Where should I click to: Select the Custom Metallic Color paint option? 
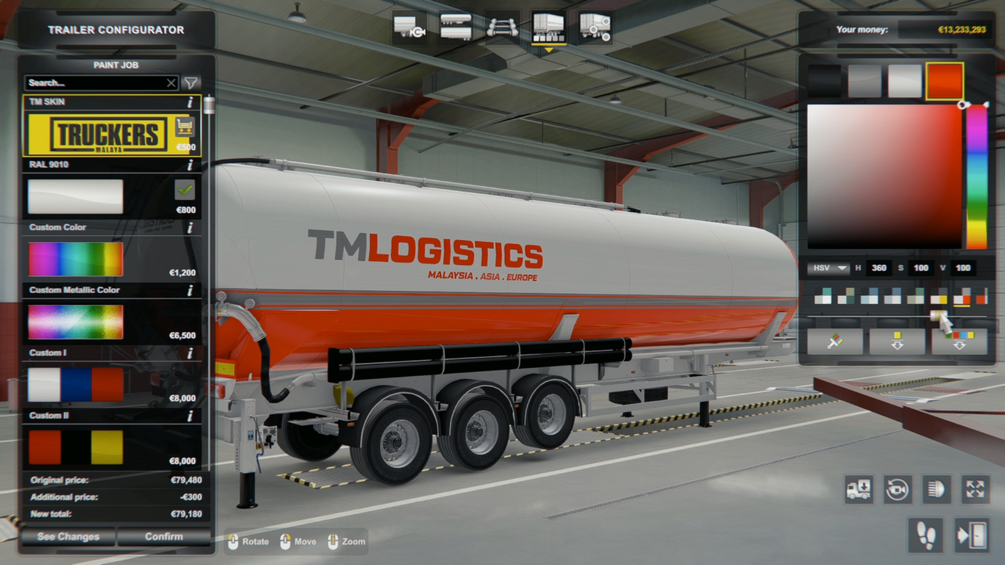[x=76, y=322]
